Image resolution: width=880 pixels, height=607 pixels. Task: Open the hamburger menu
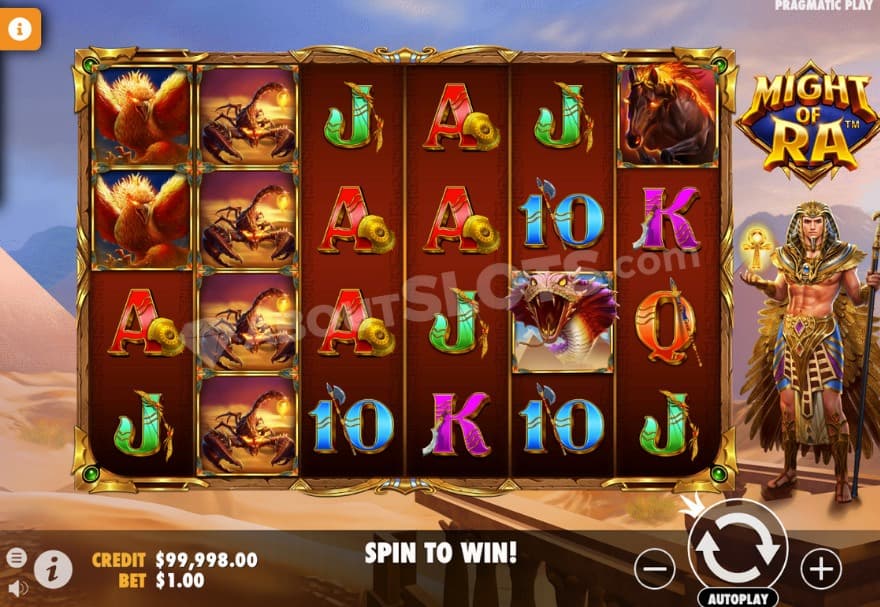17,557
